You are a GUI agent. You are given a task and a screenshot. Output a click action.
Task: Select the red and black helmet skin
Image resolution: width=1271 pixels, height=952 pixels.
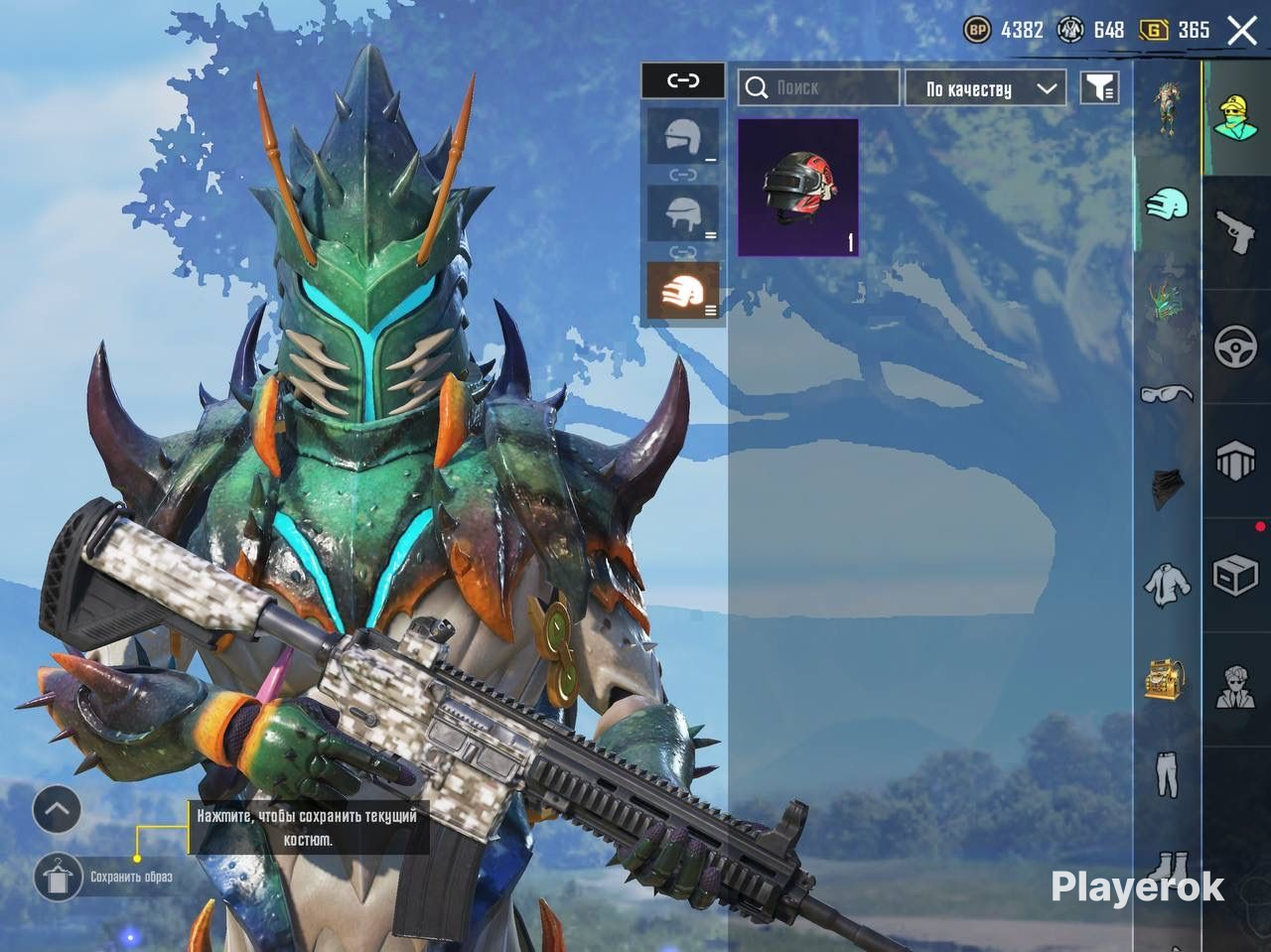pyautogui.click(x=798, y=188)
